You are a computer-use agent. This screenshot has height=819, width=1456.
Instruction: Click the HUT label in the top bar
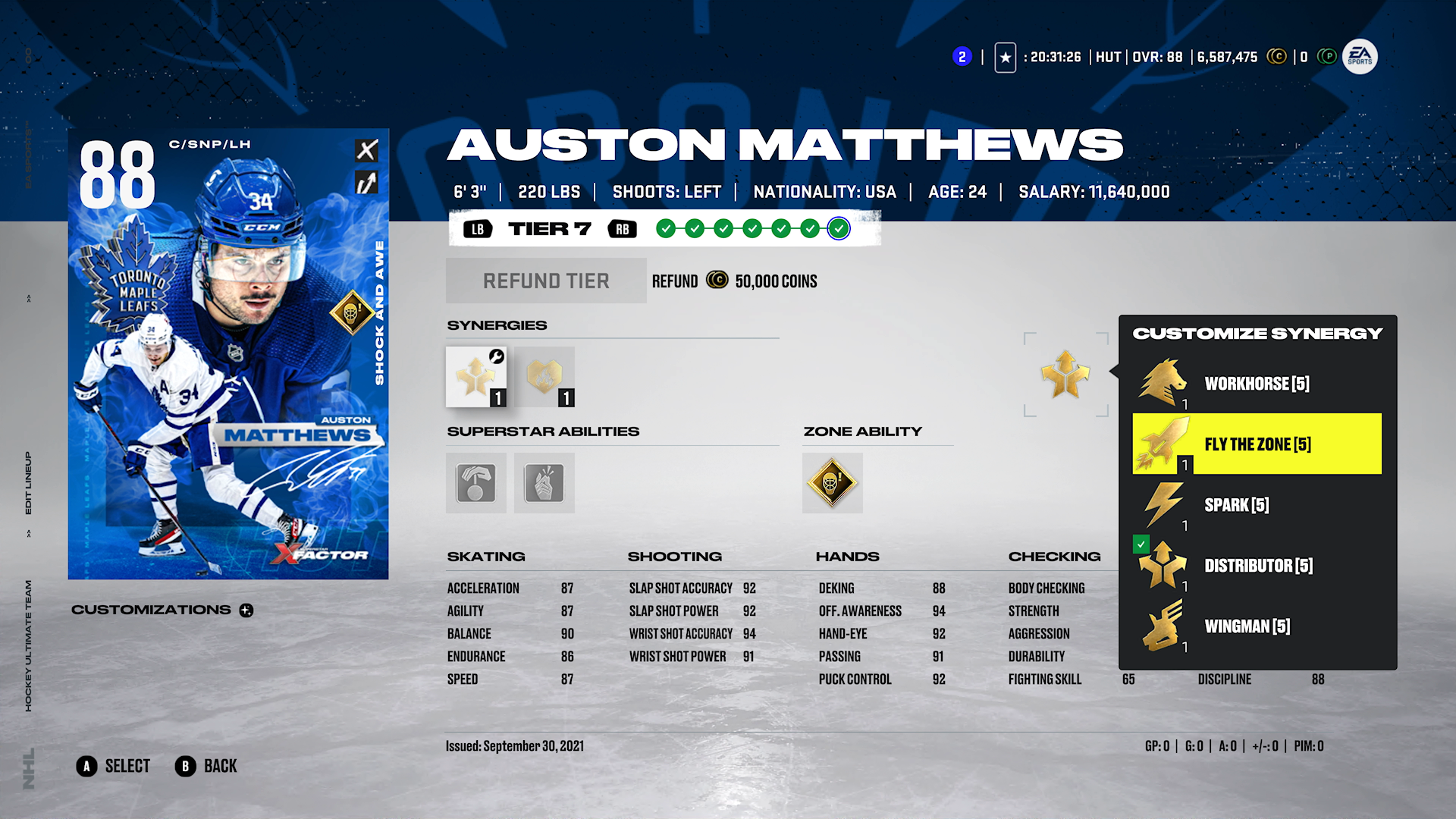coord(1109,57)
